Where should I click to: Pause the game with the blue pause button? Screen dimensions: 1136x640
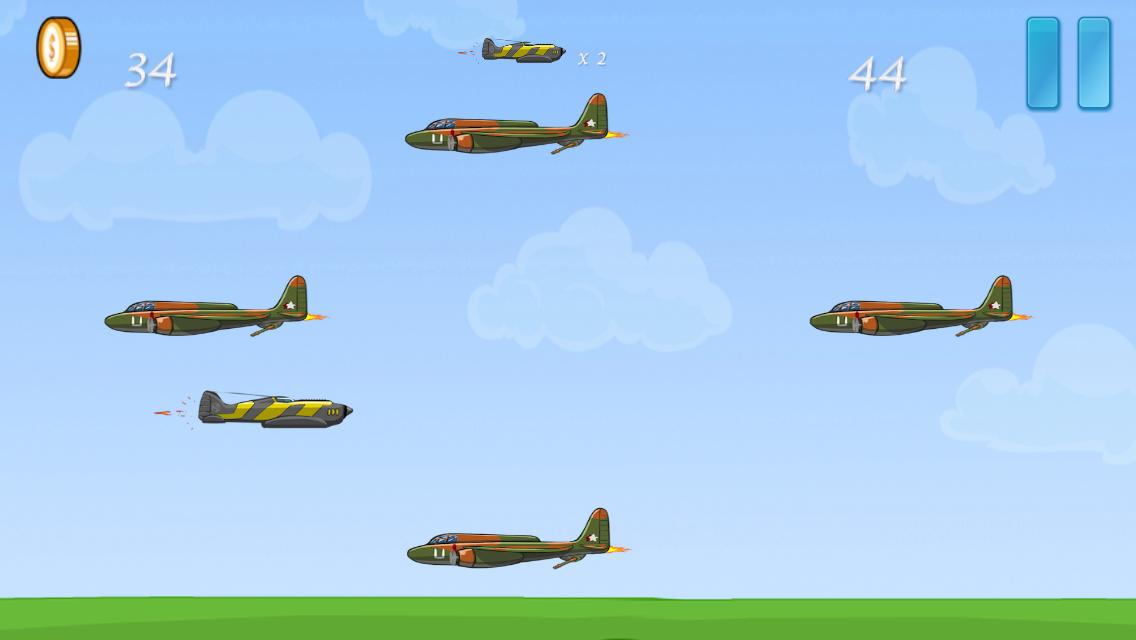[x=1068, y=63]
